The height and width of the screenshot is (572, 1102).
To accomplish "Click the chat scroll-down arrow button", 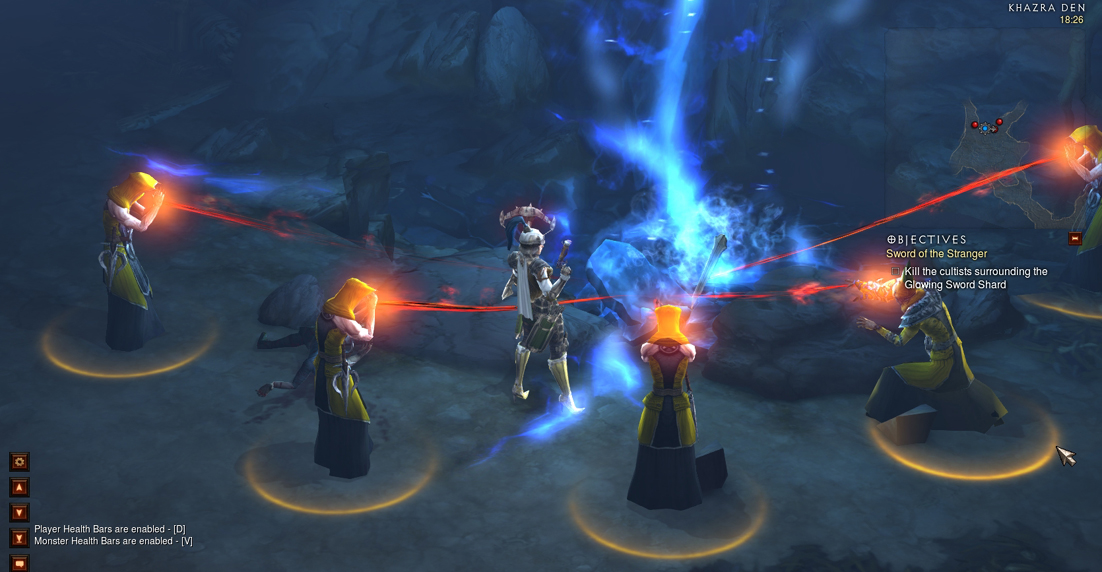I will (x=19, y=513).
